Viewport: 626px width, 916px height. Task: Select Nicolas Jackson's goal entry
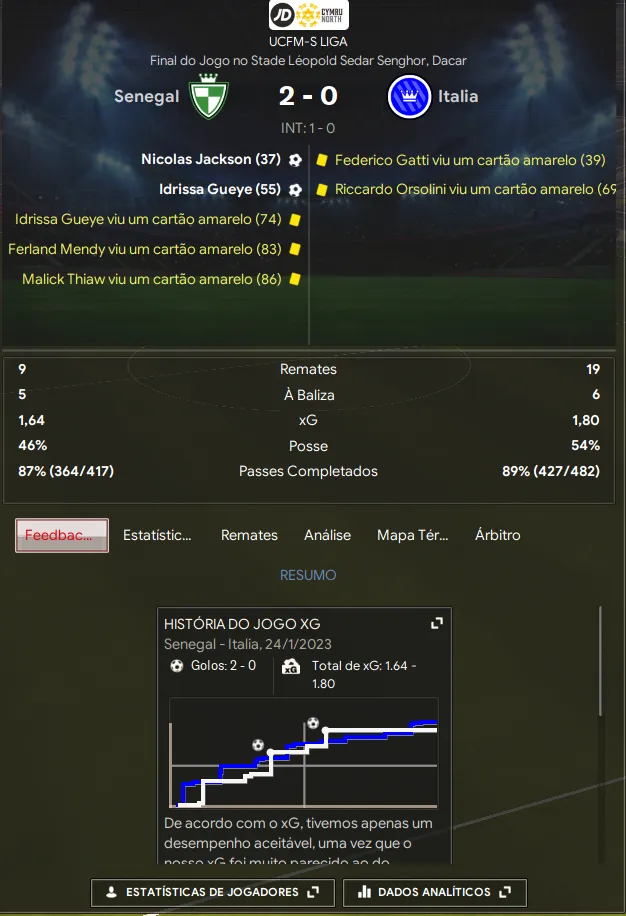click(211, 159)
